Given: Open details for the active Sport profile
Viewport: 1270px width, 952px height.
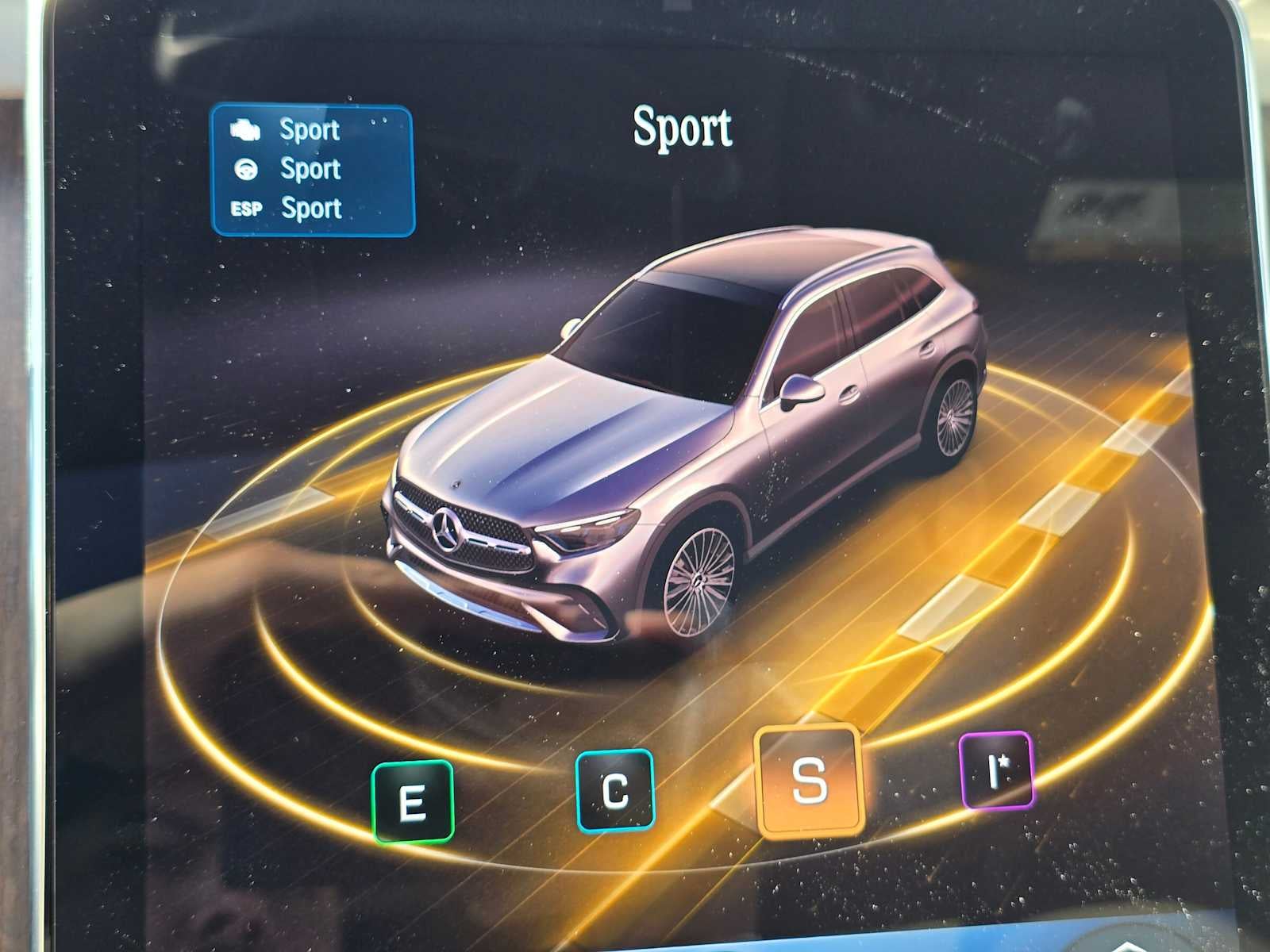Looking at the screenshot, I should 683,127.
